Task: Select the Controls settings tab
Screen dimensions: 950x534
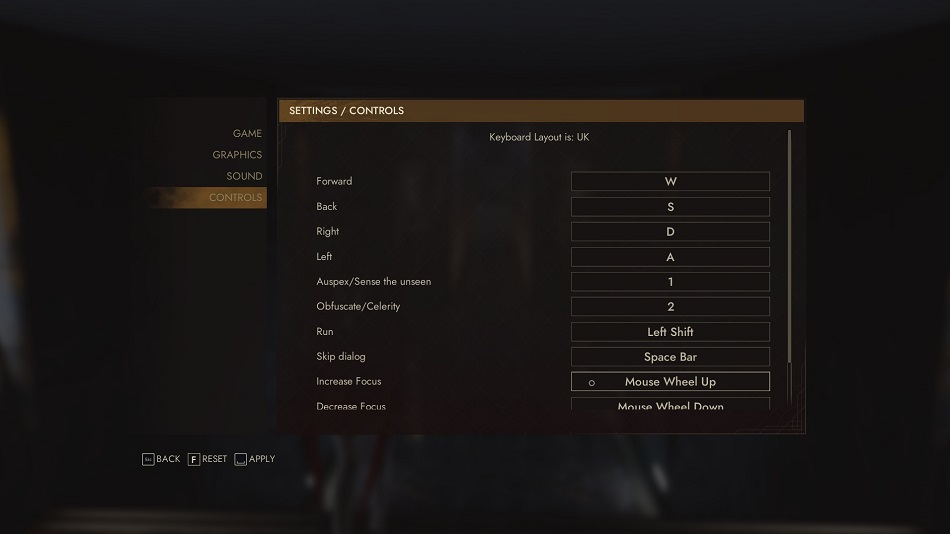Action: (235, 198)
